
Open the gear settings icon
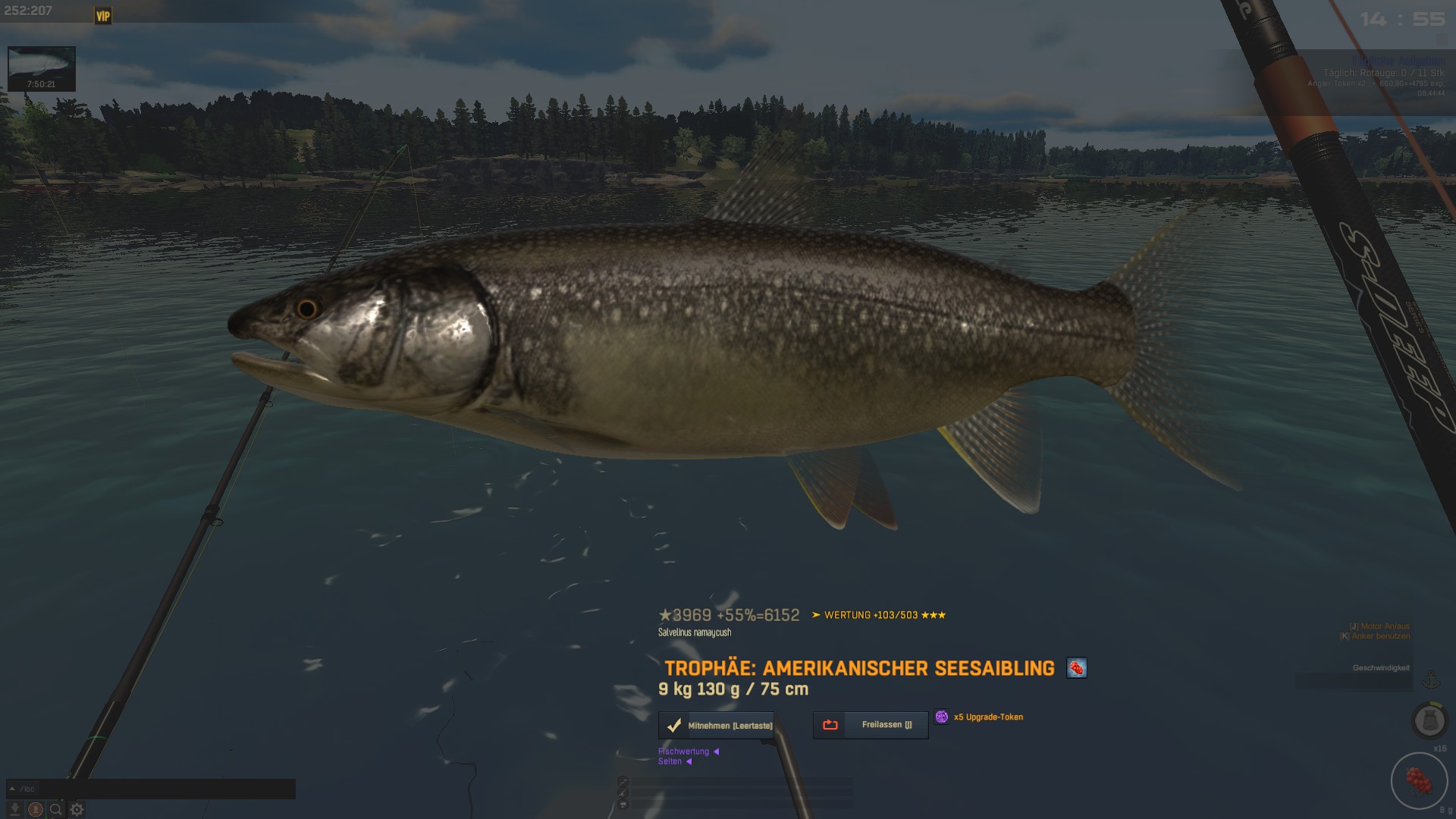pos(77,809)
